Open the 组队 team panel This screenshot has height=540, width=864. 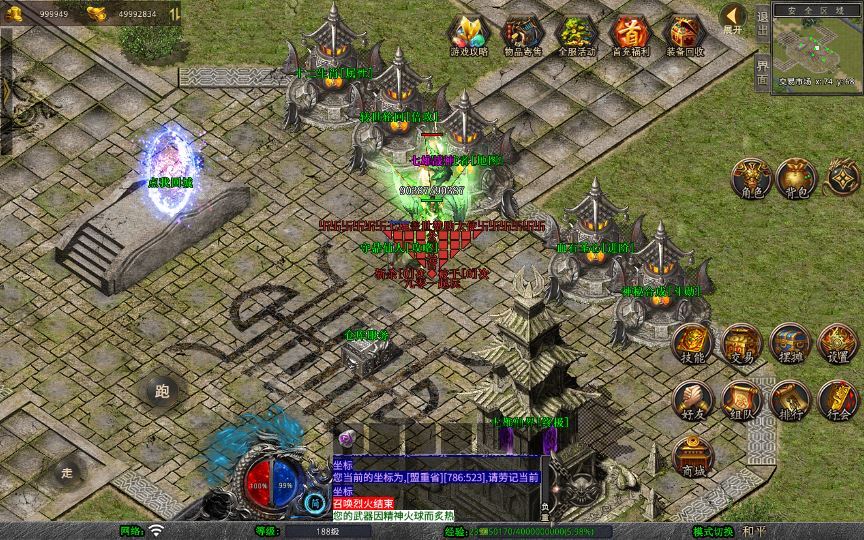pyautogui.click(x=741, y=399)
